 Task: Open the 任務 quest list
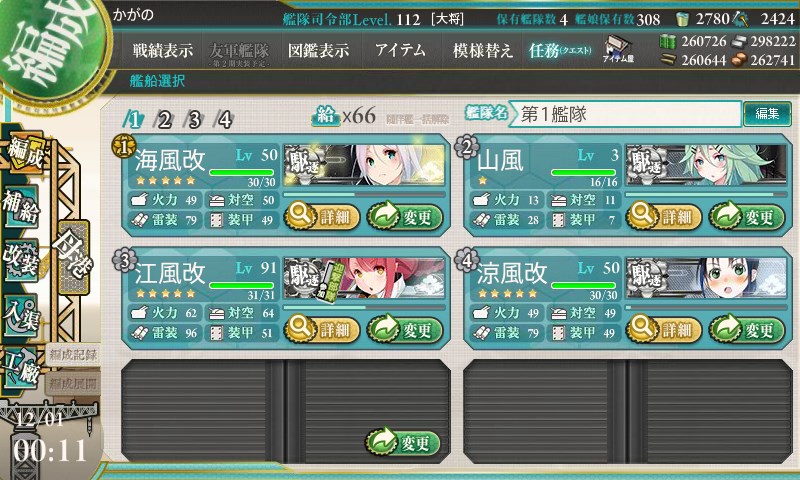pyautogui.click(x=561, y=50)
